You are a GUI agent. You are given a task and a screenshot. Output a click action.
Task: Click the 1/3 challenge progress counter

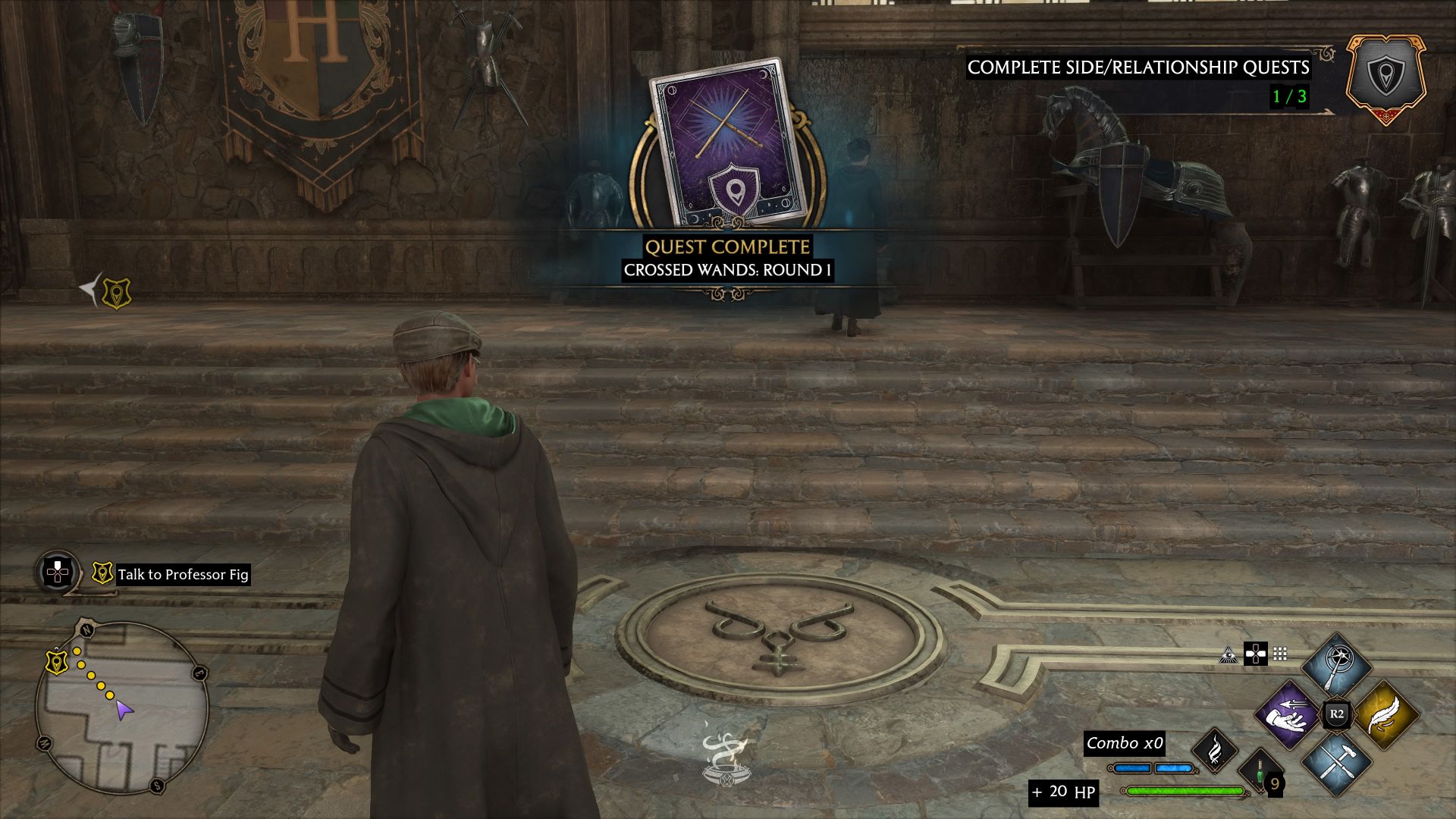[1289, 97]
